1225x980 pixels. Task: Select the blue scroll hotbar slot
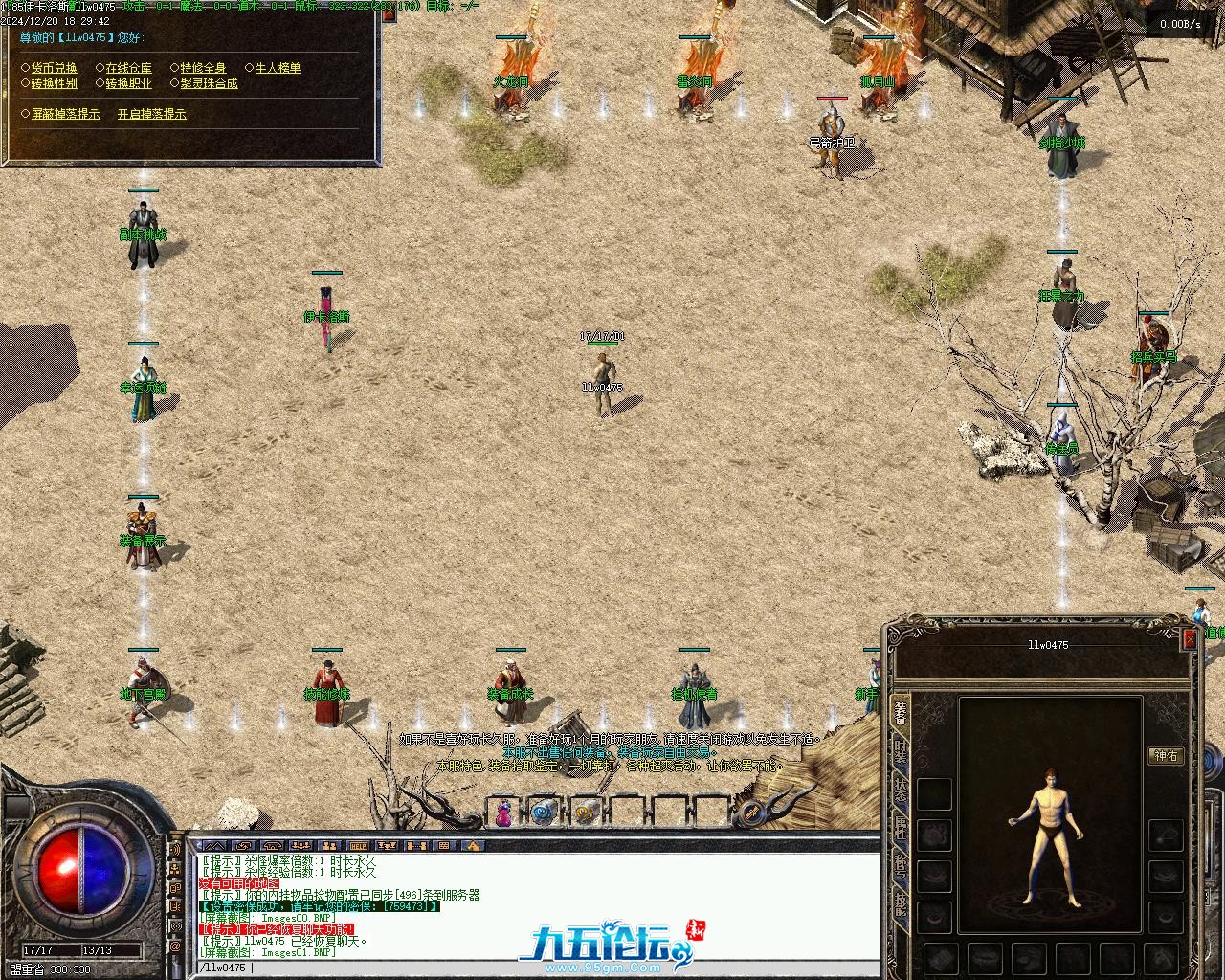point(544,813)
